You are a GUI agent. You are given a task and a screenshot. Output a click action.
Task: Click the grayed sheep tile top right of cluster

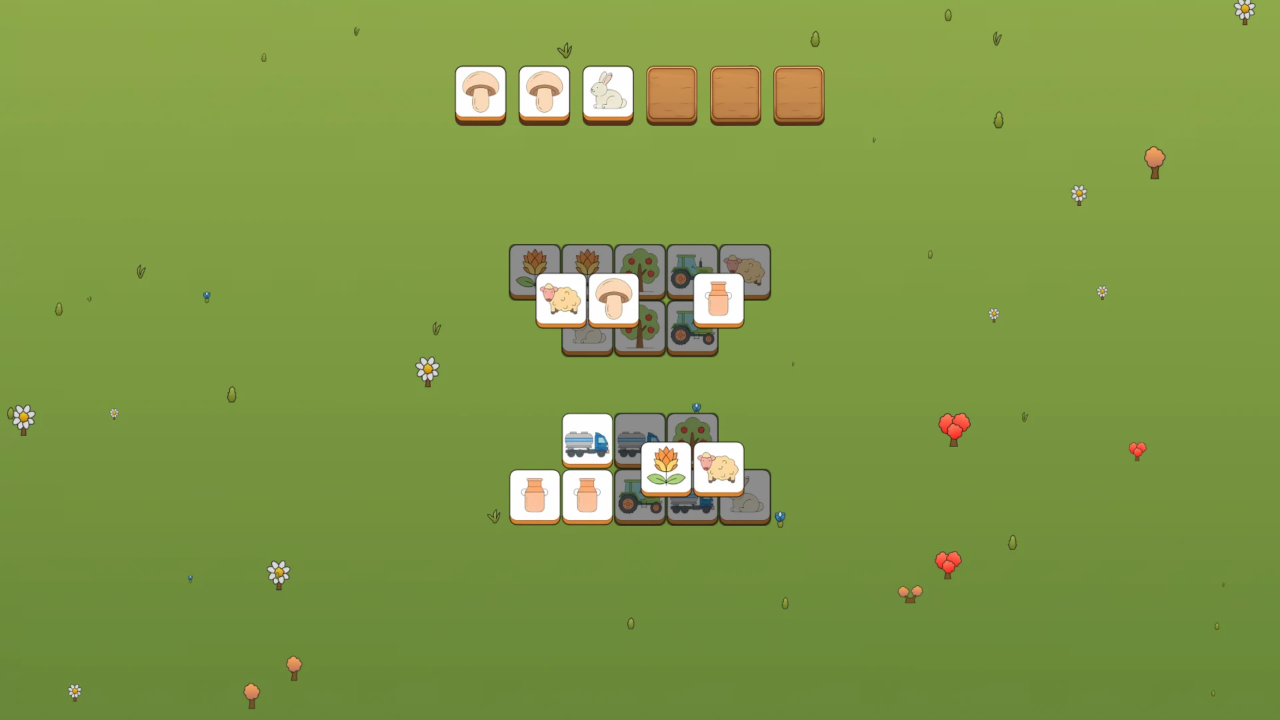pos(745,270)
